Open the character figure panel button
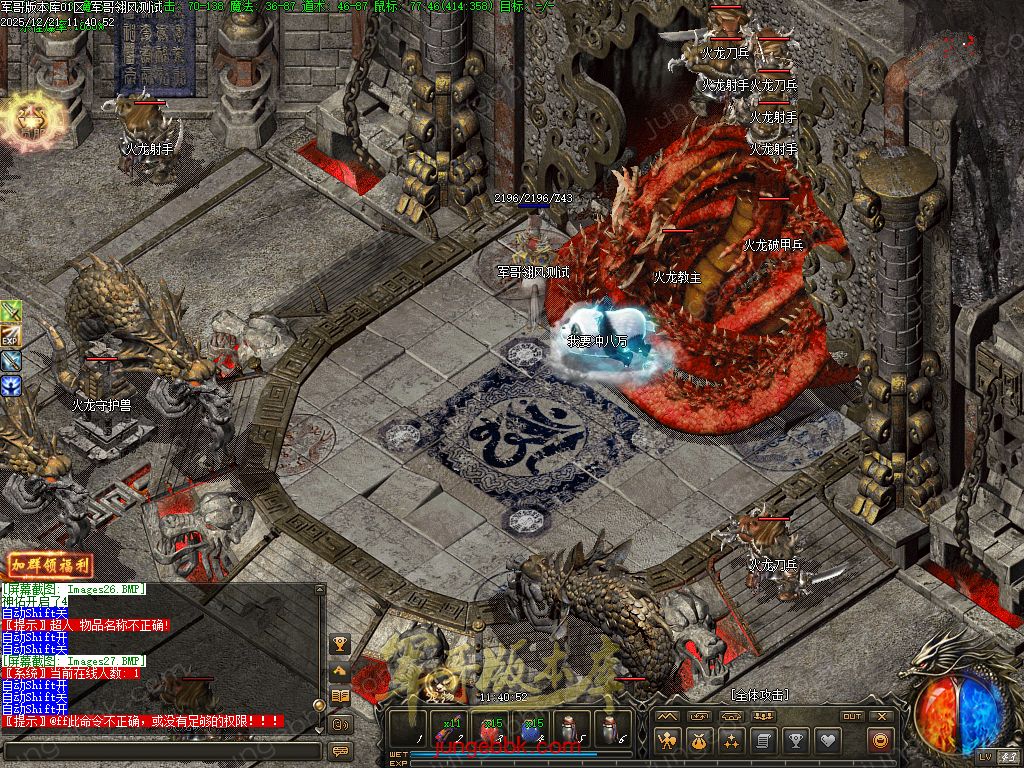The width and height of the screenshot is (1024, 768). (x=667, y=741)
